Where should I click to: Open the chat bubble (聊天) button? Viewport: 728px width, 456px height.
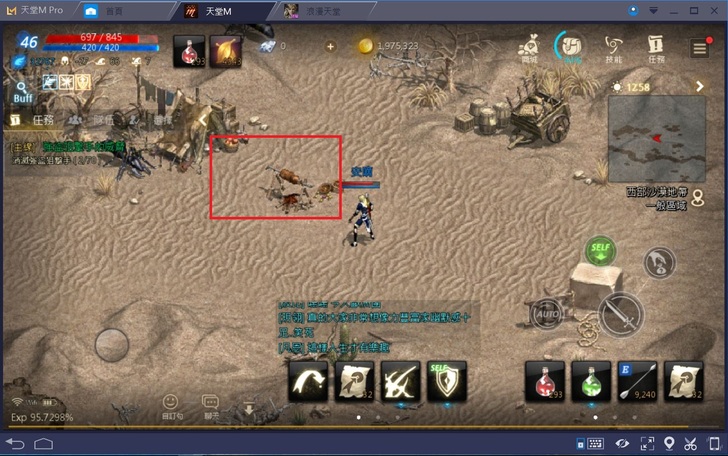click(x=211, y=405)
